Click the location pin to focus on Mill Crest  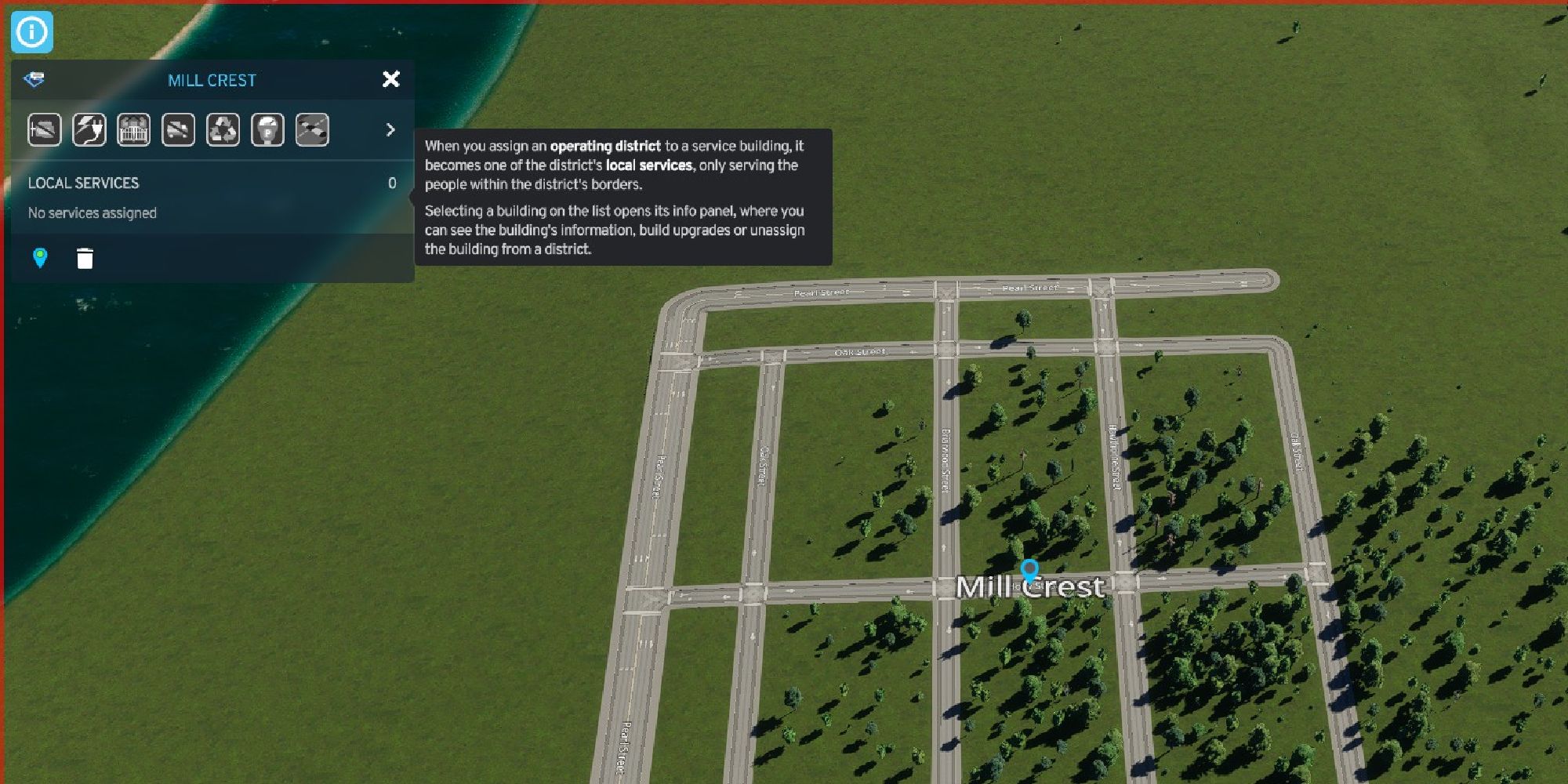click(38, 259)
